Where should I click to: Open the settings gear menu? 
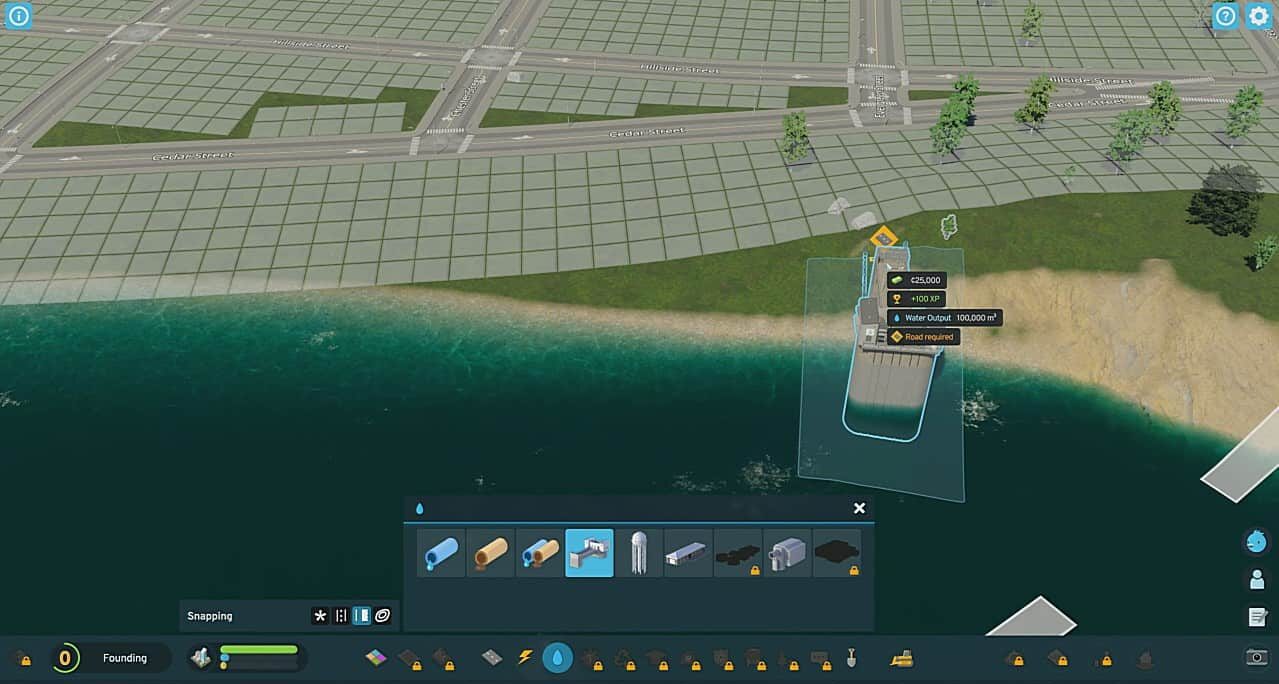[1258, 16]
